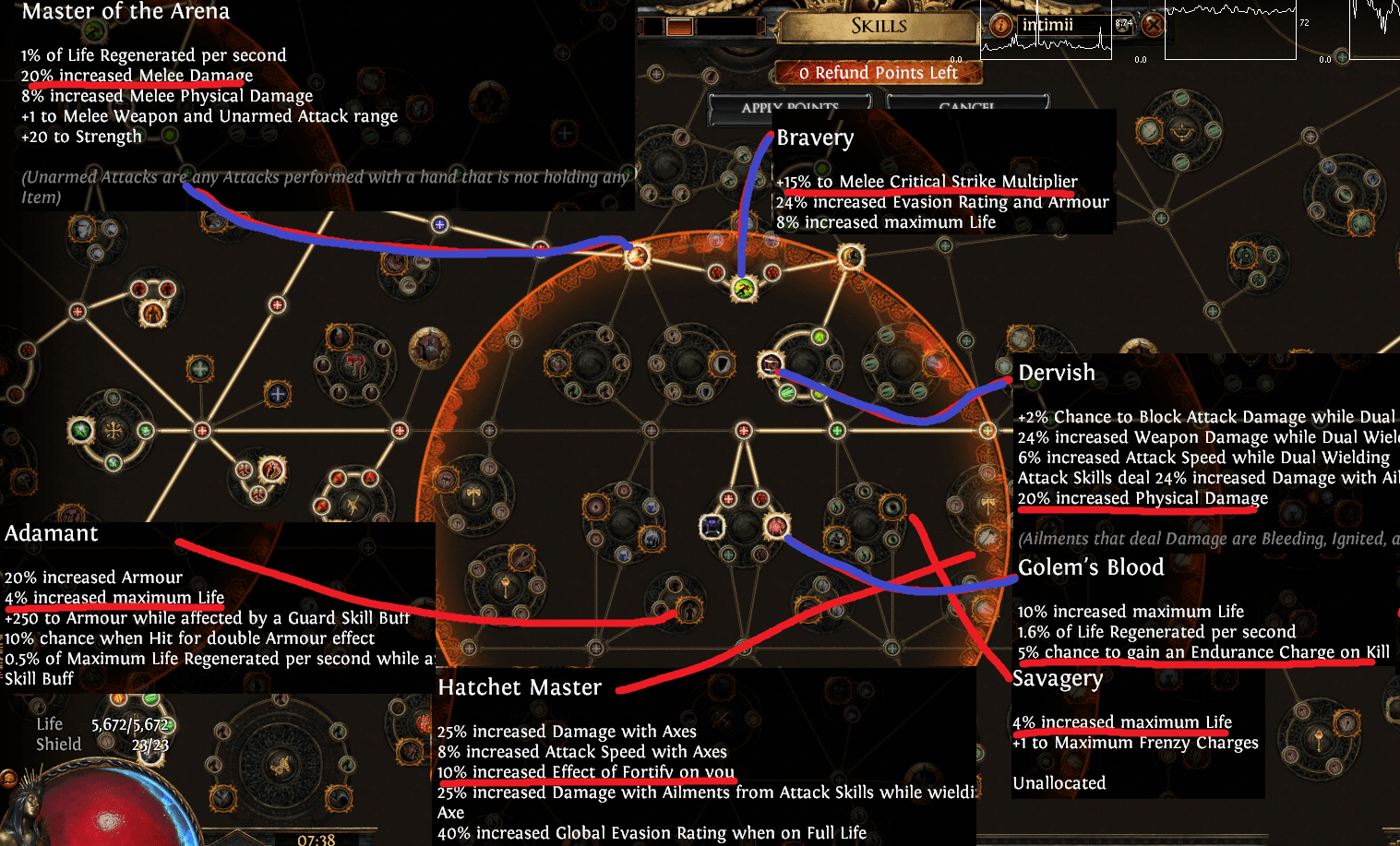Click the chat bubble icon above the life orb
The width and height of the screenshot is (1400, 846).
pos(10,777)
